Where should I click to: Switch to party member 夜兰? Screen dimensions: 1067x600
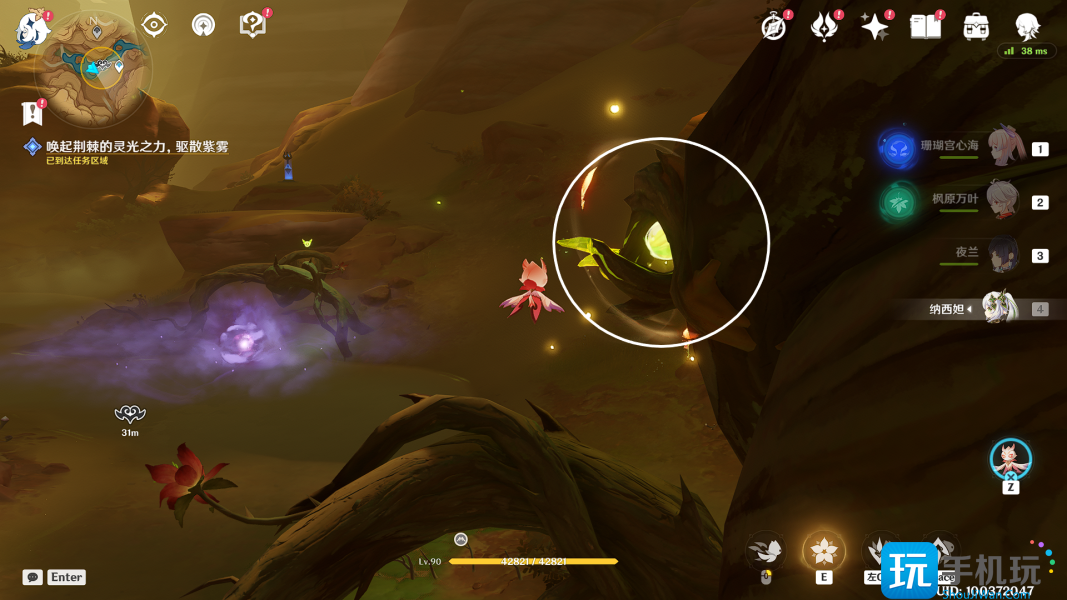point(1003,255)
